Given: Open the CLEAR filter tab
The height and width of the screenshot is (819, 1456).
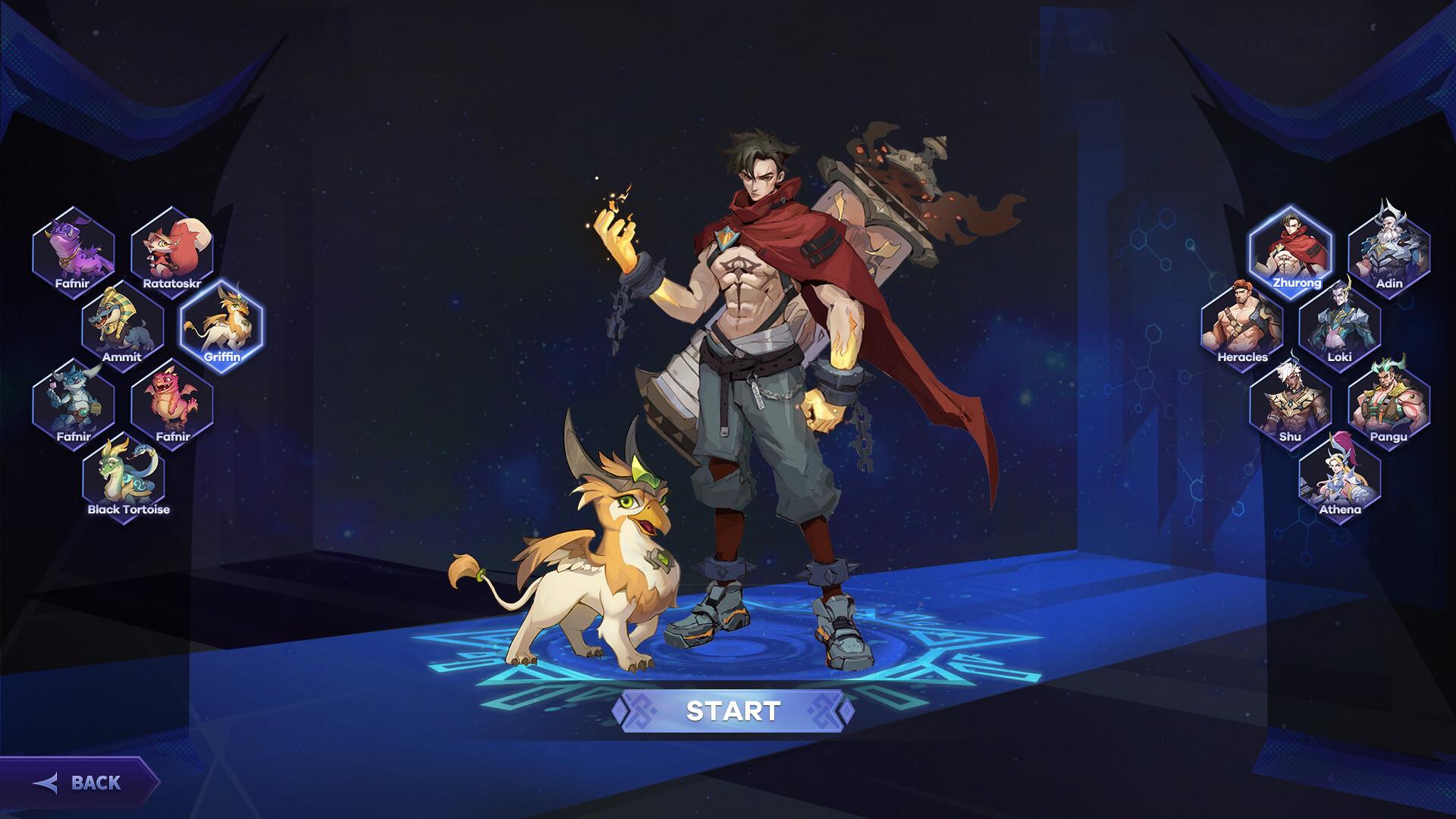Looking at the screenshot, I should (x=1255, y=45).
